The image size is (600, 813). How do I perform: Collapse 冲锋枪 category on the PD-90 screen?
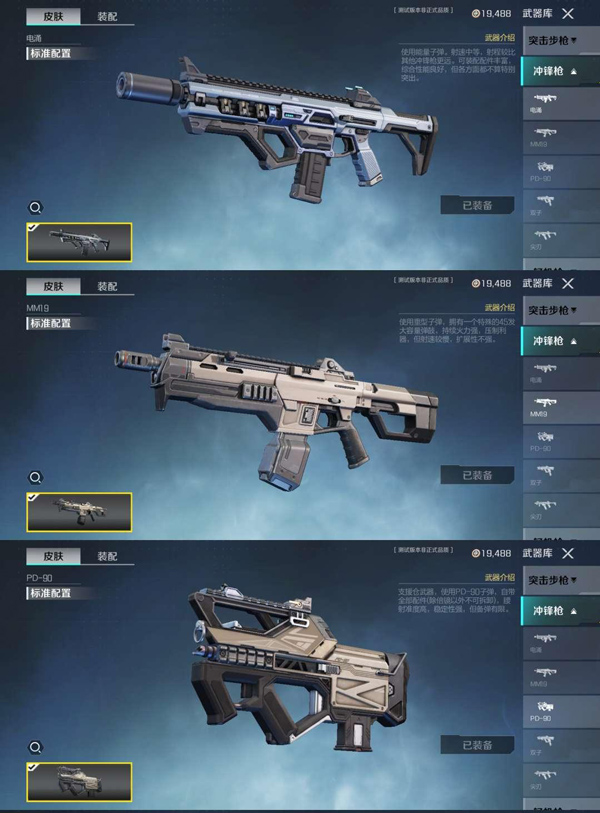coord(553,610)
